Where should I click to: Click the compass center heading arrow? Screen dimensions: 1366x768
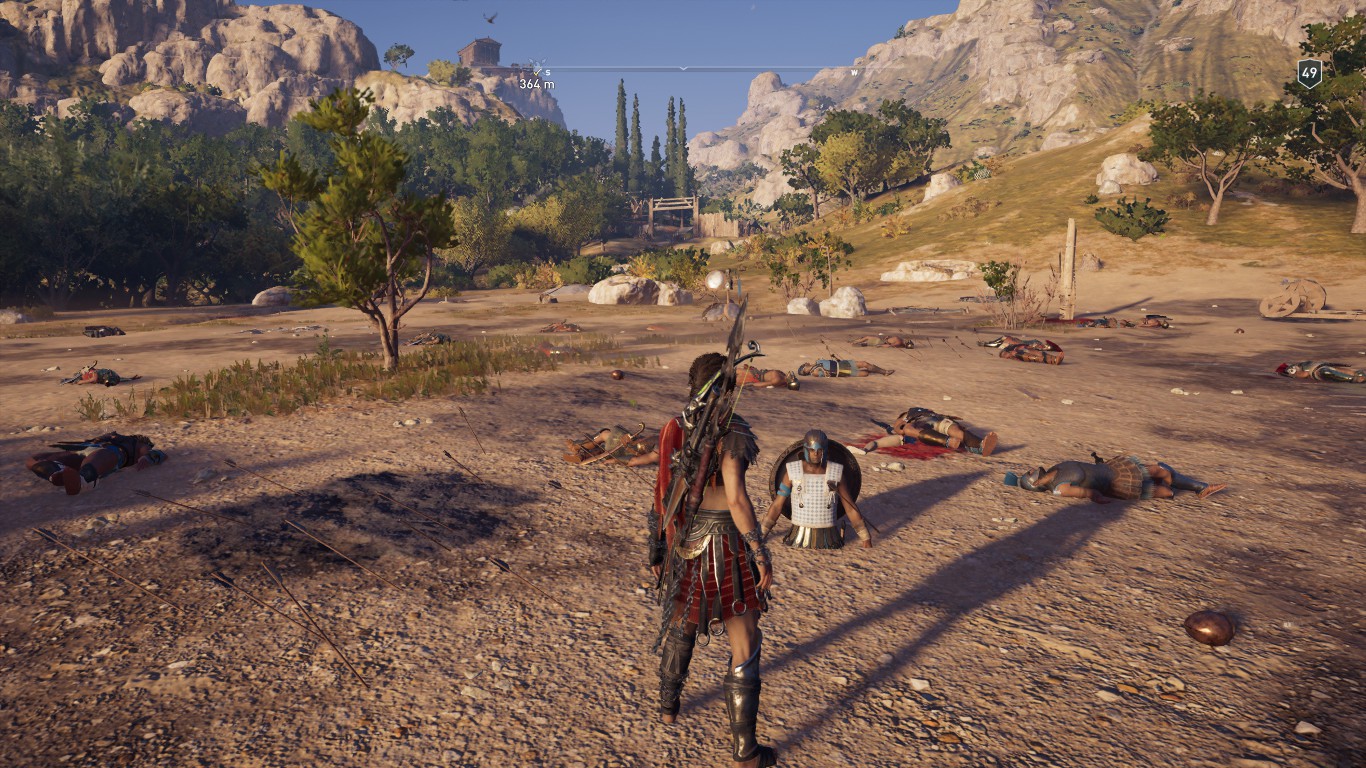[x=683, y=68]
